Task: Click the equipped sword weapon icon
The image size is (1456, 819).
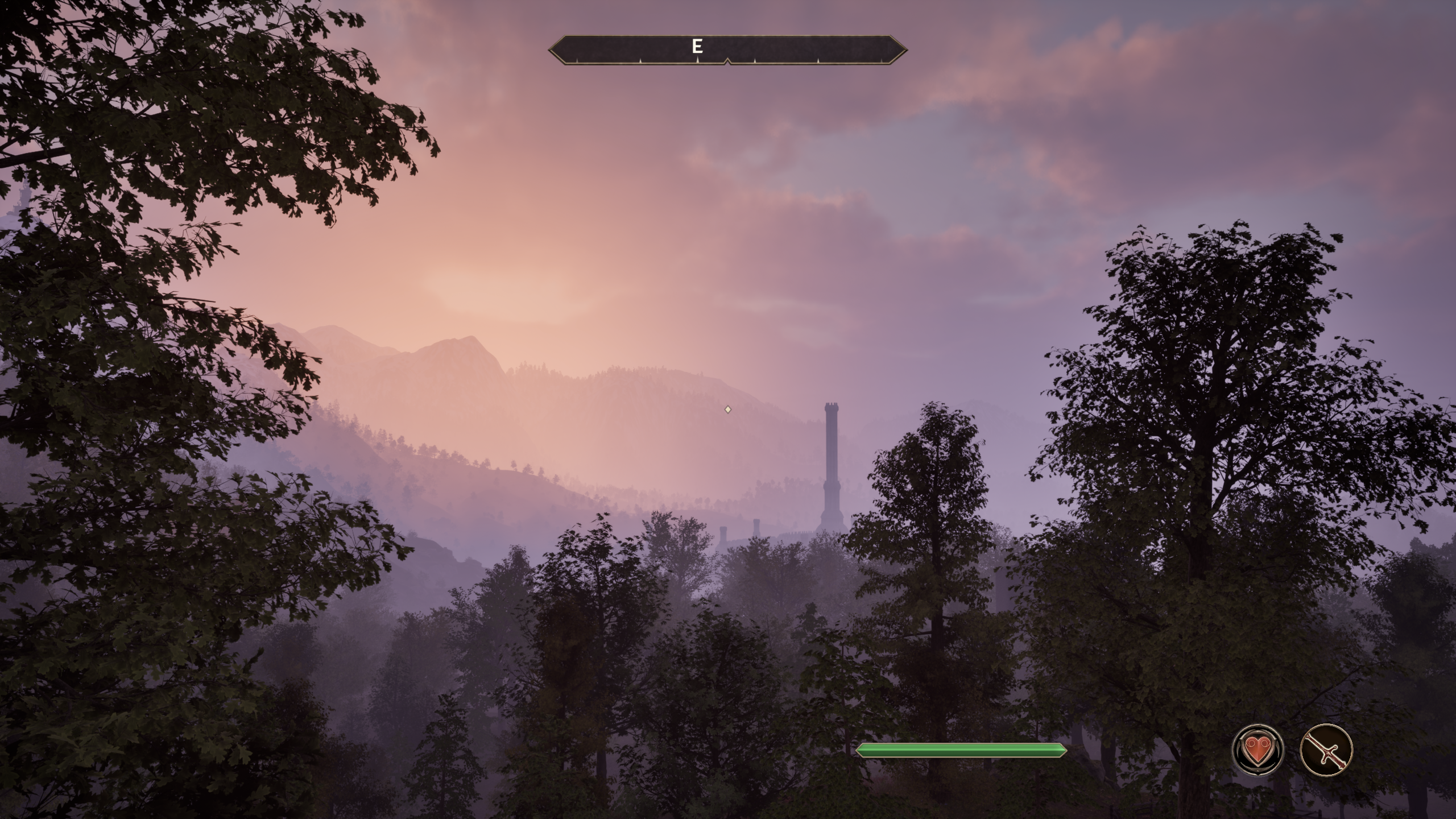Action: pyautogui.click(x=1326, y=750)
